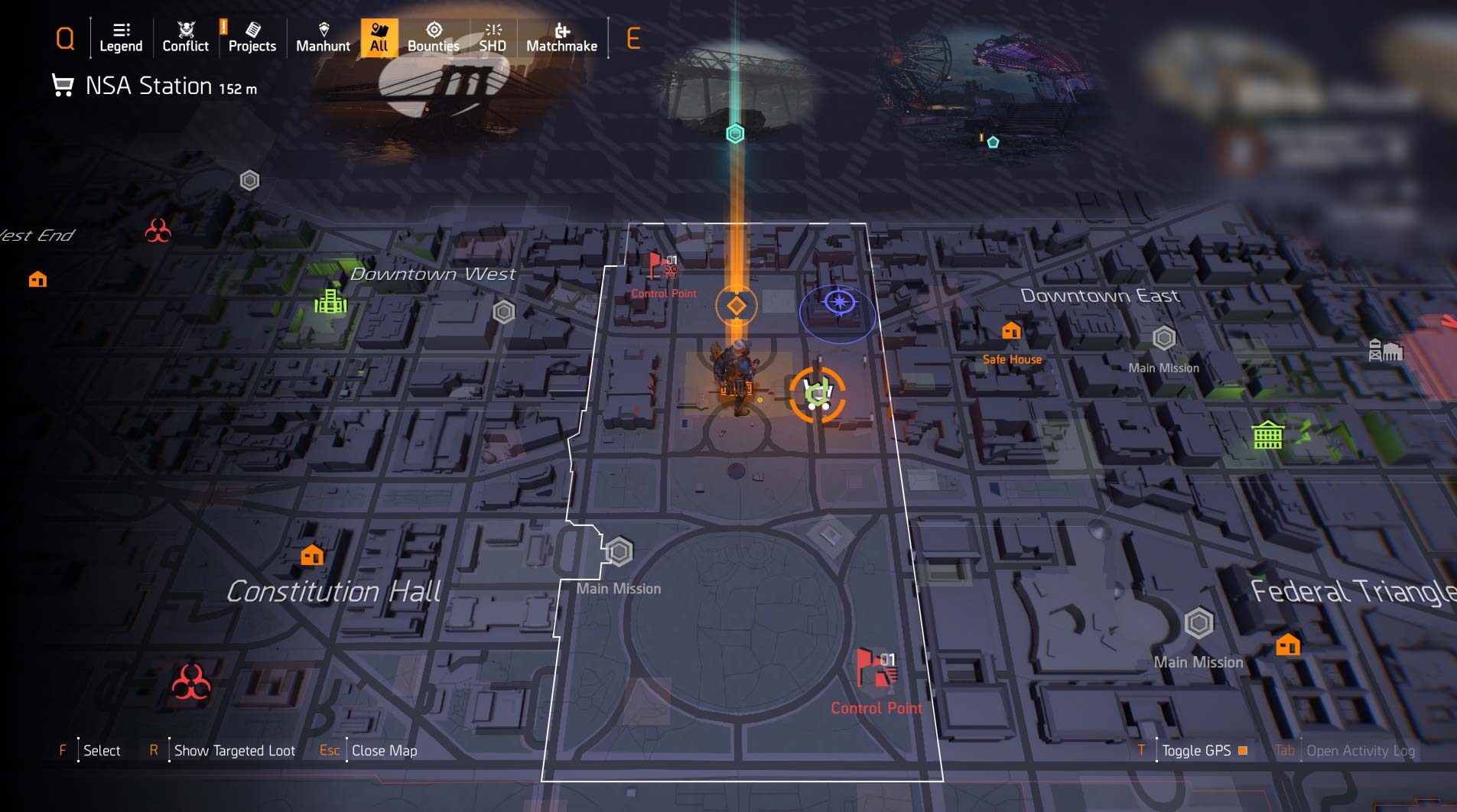Viewport: 1457px width, 812px height.
Task: Close the map with Close Map
Action: pyautogui.click(x=384, y=750)
